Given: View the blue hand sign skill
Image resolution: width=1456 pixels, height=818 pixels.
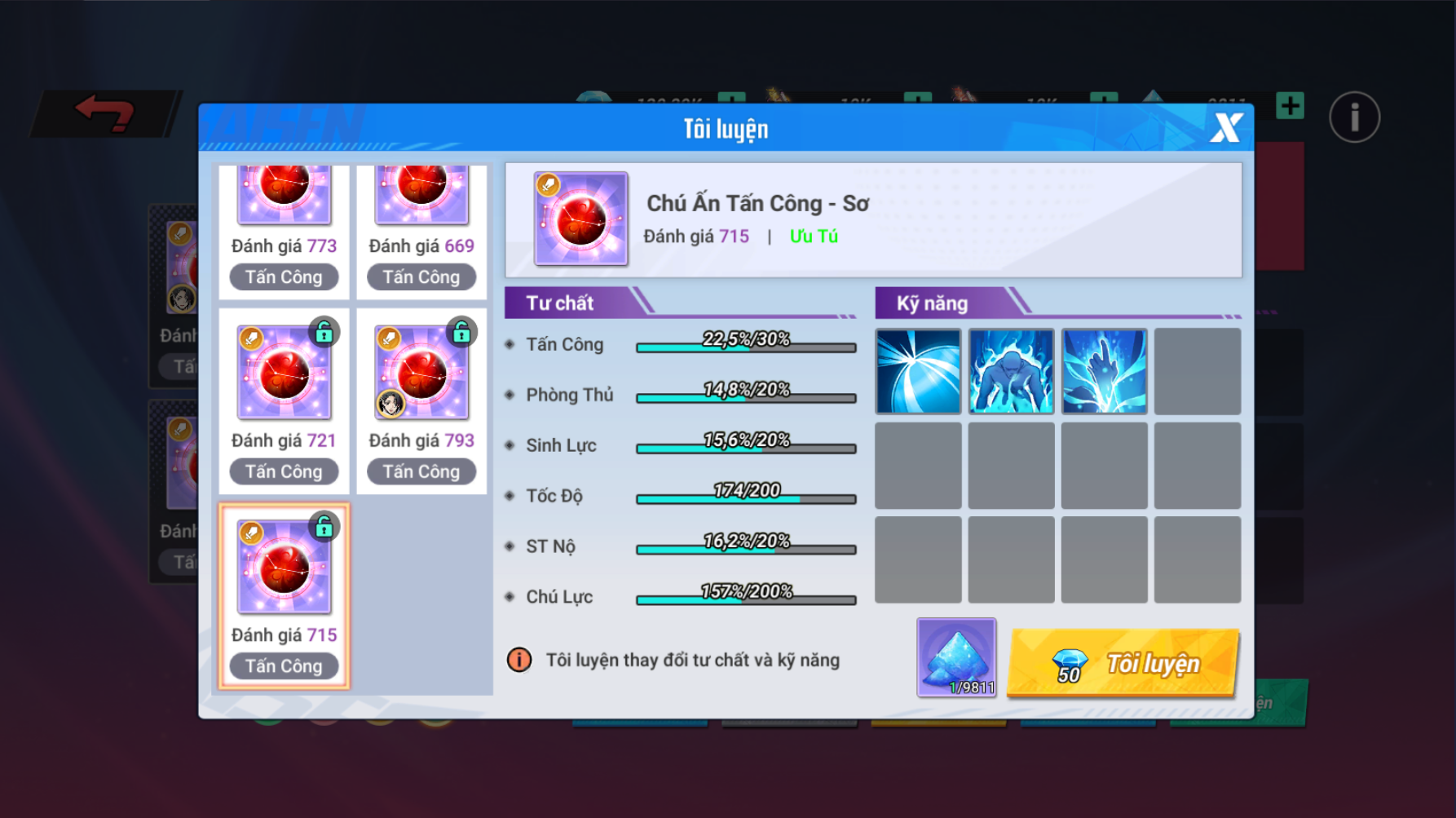Looking at the screenshot, I should [x=1104, y=371].
